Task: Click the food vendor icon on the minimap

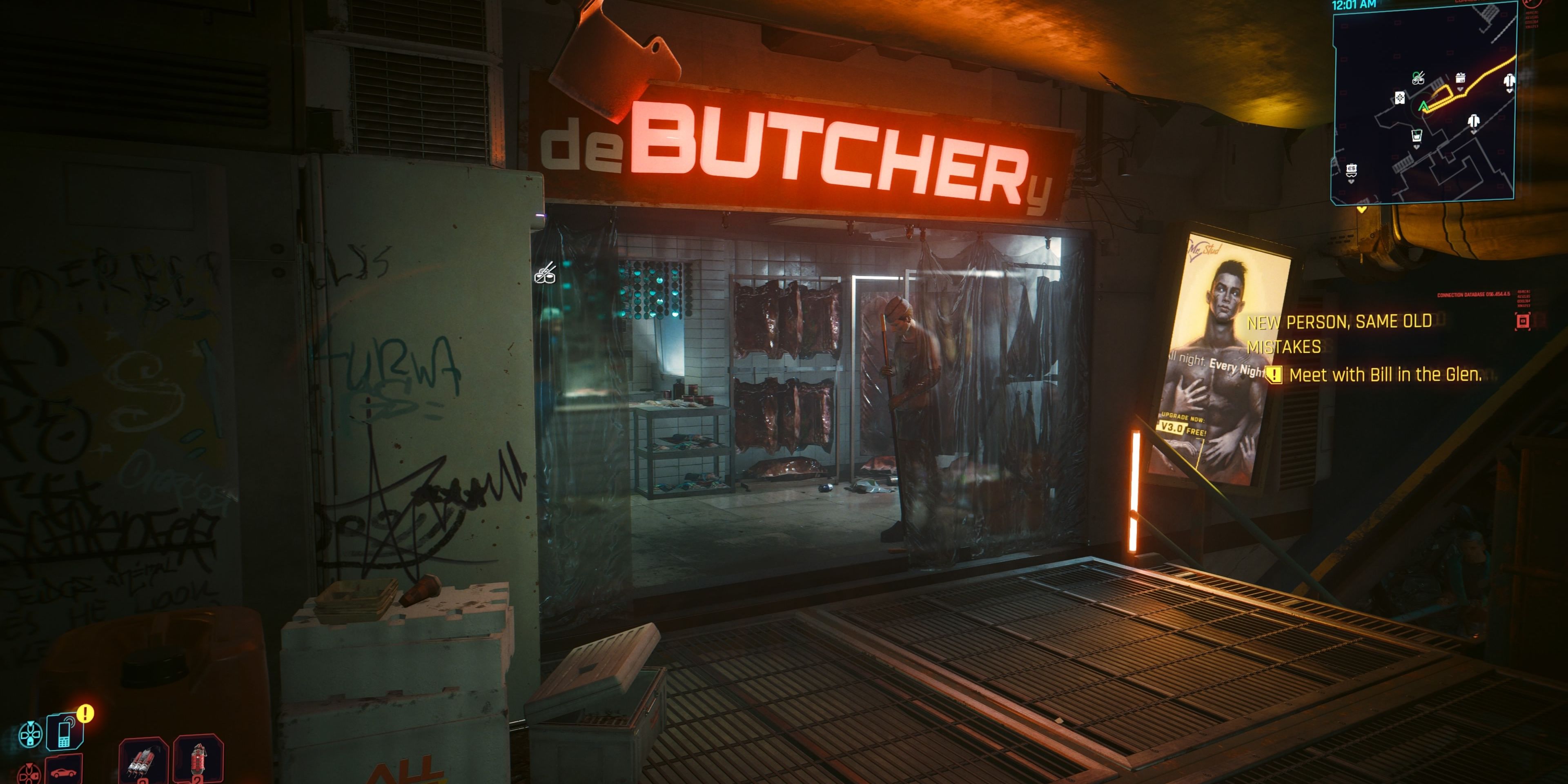Action: (x=1418, y=78)
